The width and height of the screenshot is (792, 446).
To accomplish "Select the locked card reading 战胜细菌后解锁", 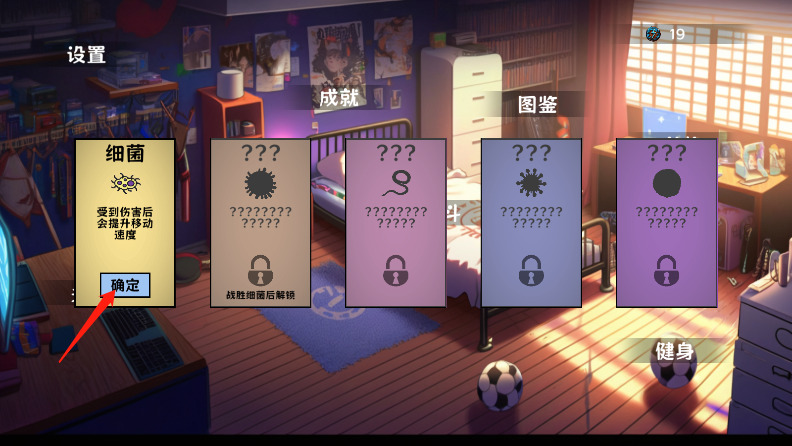I will [260, 222].
